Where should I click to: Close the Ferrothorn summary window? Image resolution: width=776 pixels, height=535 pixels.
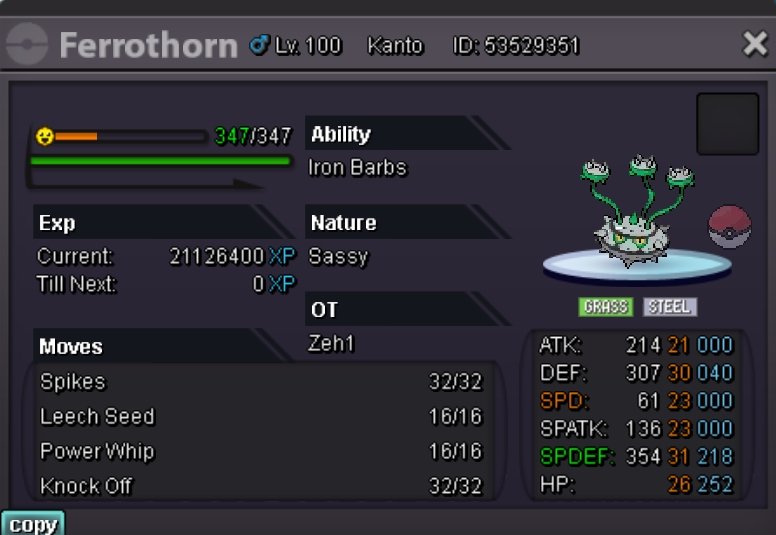pos(755,44)
